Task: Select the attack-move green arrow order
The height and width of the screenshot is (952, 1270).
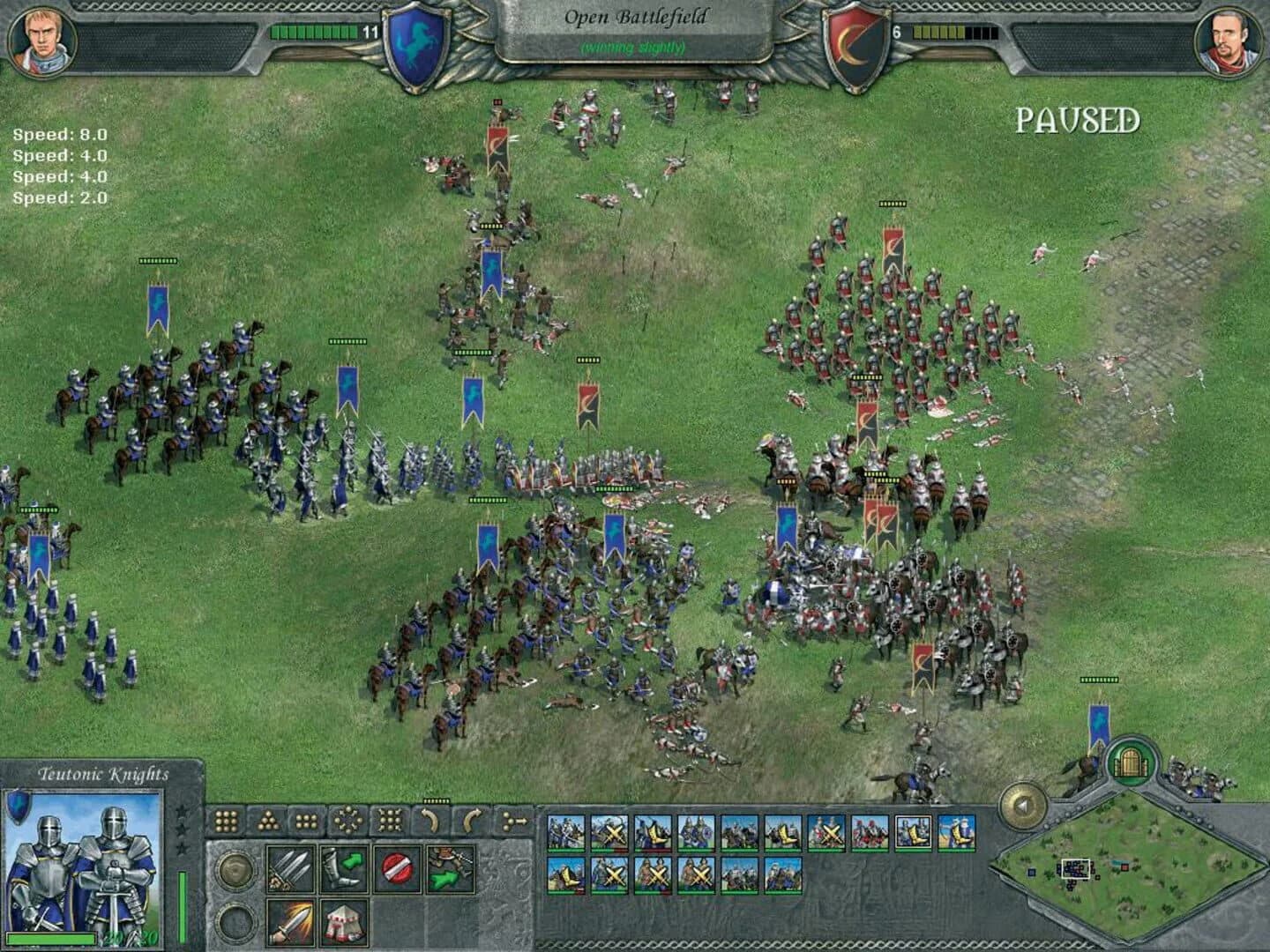Action: [x=450, y=870]
